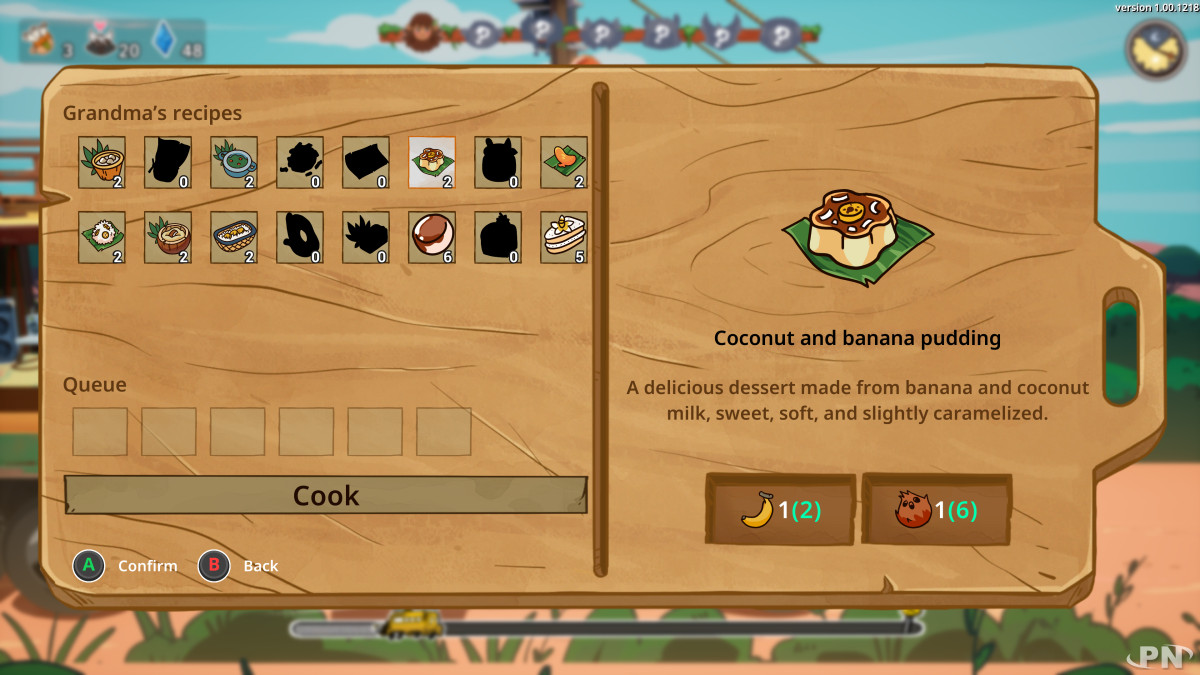This screenshot has width=1200, height=675.
Task: Select the locked ring-shaped silhouette recipe
Action: [300, 237]
